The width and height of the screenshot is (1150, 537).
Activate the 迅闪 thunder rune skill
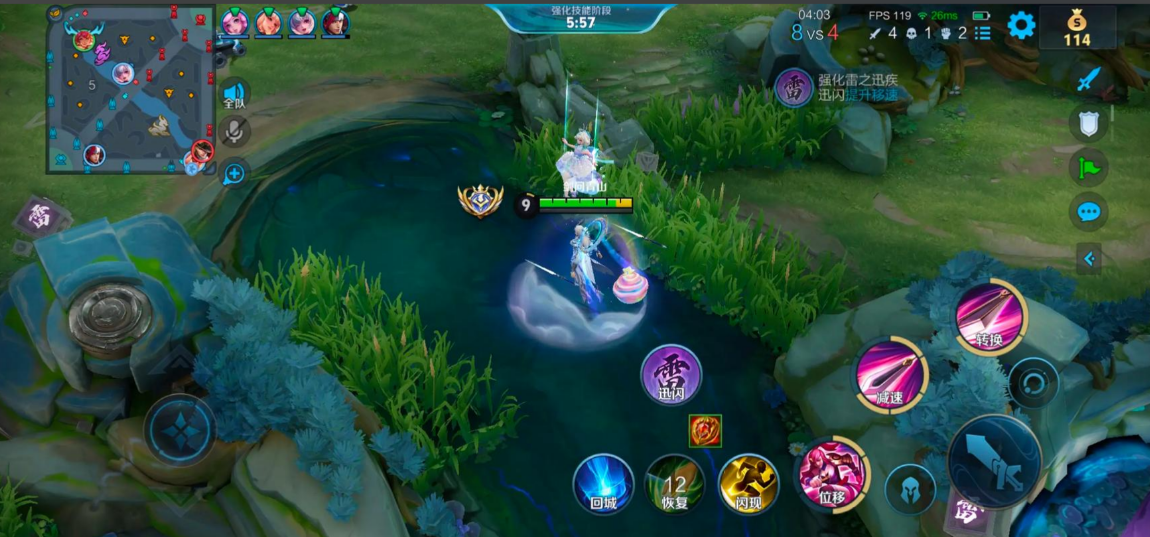pyautogui.click(x=671, y=375)
